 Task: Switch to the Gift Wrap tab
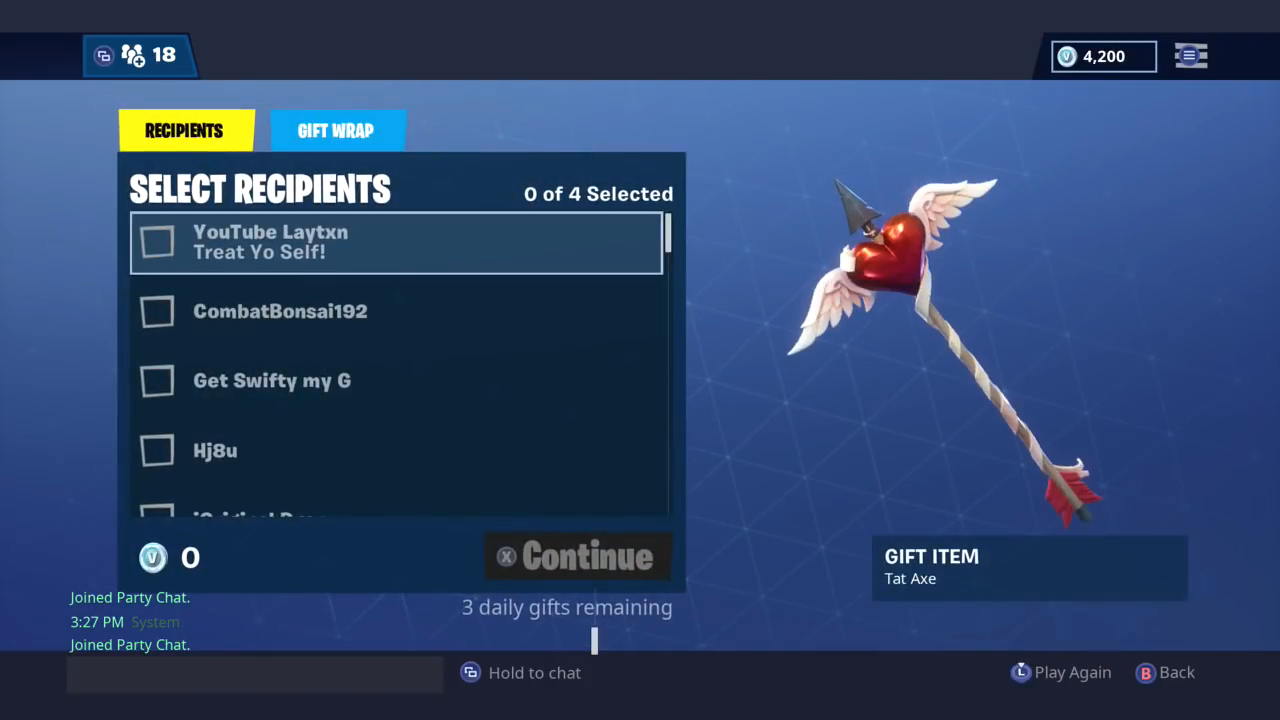coord(336,130)
